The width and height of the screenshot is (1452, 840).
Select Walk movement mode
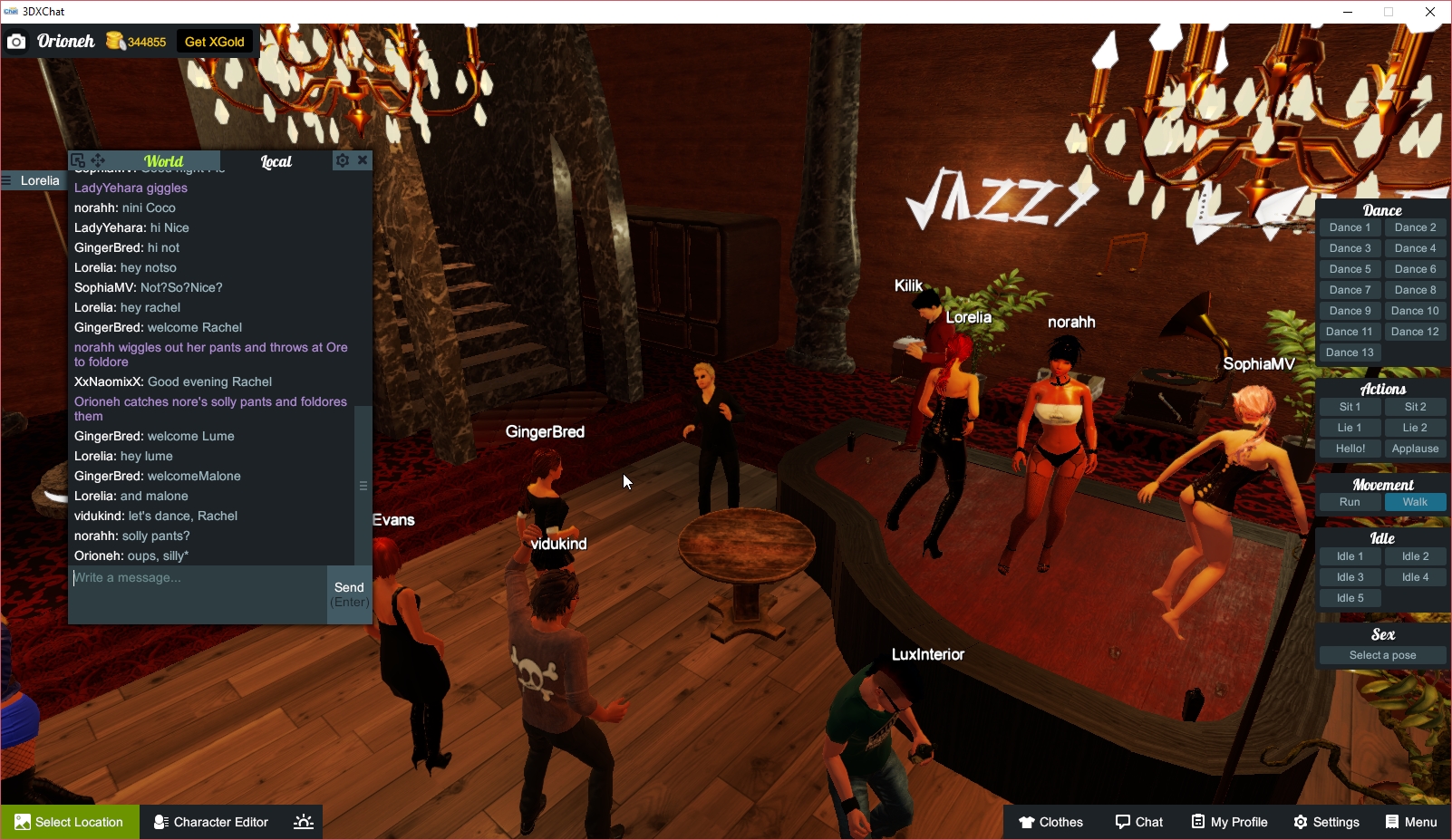(x=1414, y=501)
